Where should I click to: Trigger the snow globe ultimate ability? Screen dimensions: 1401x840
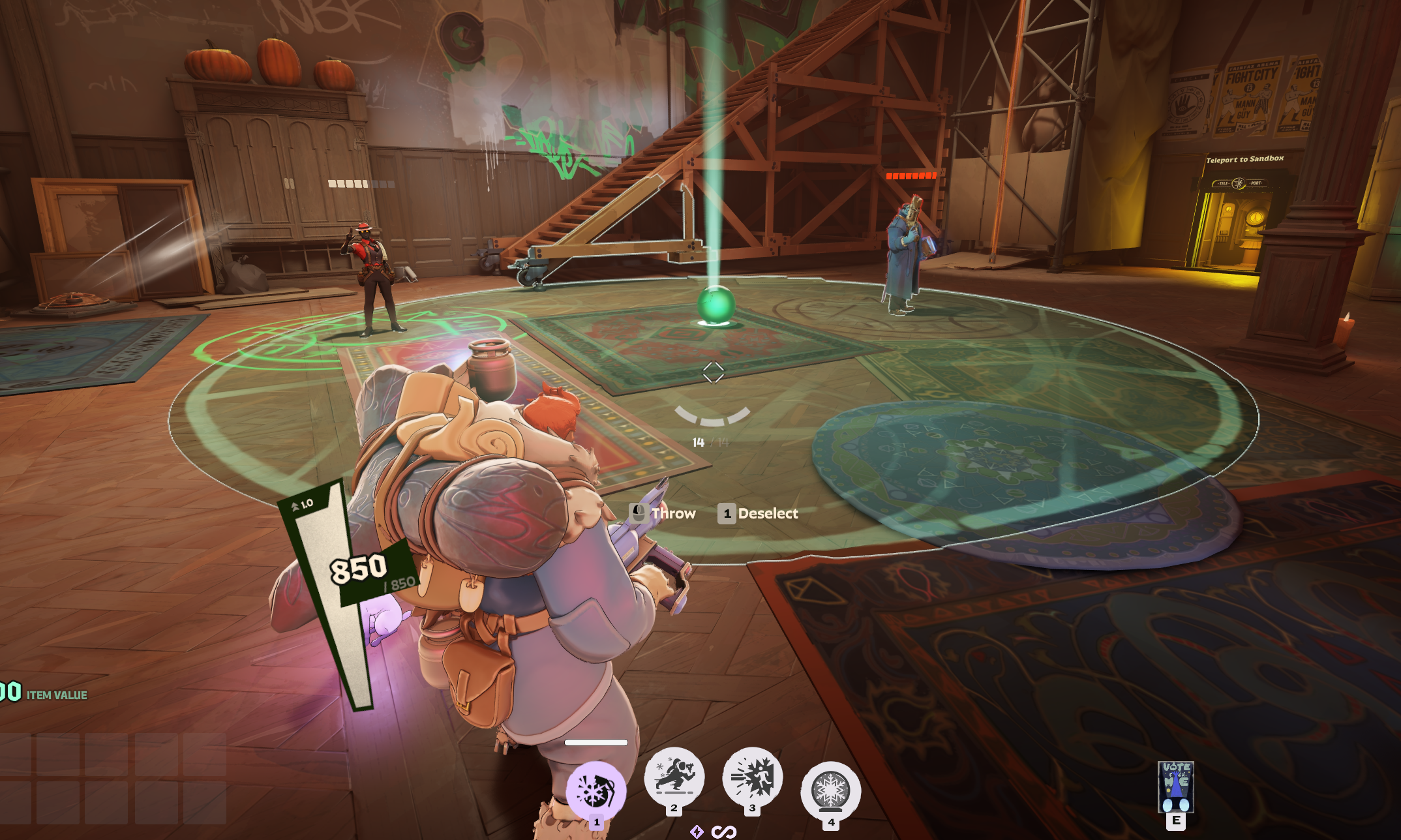[x=830, y=790]
